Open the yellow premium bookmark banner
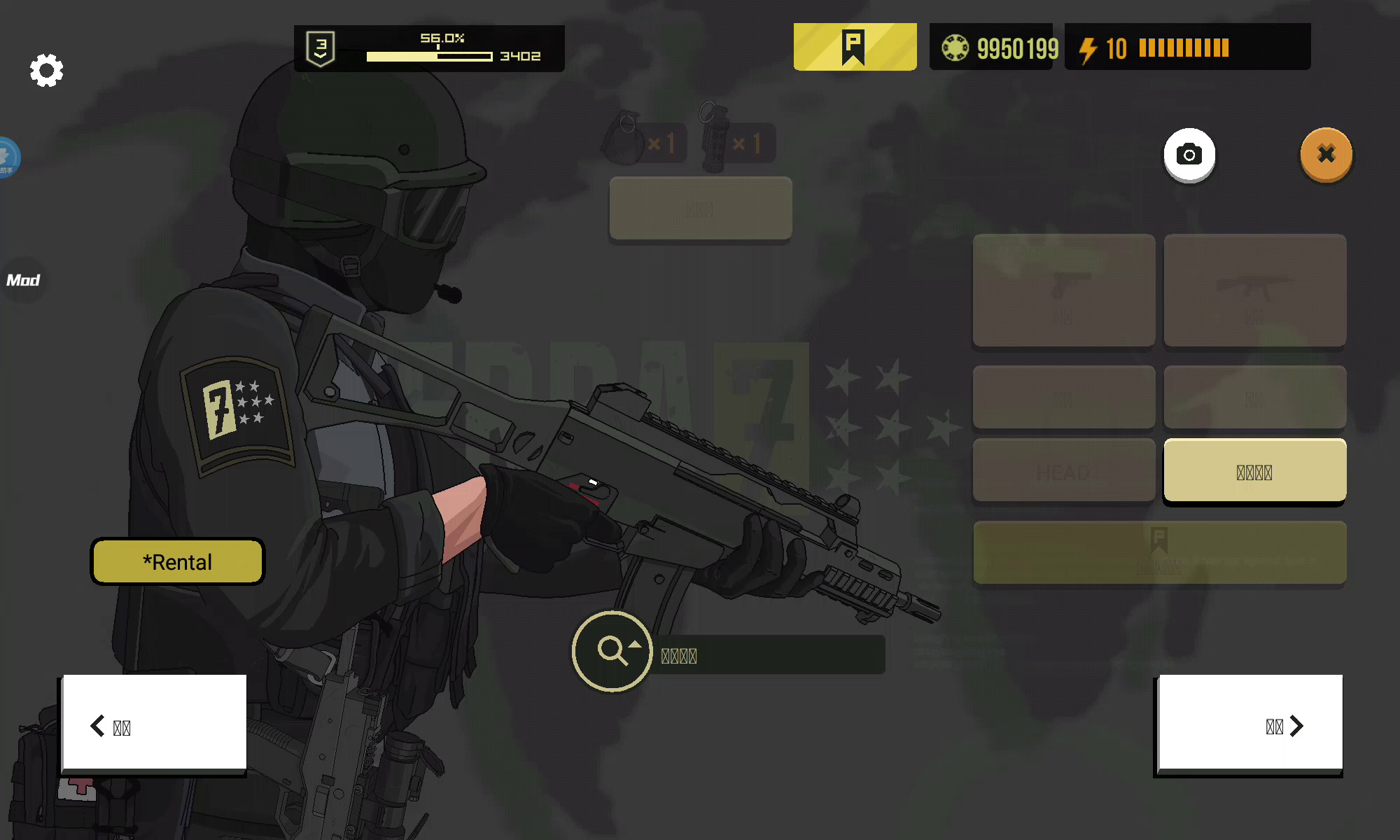This screenshot has width=1400, height=840. [x=855, y=47]
